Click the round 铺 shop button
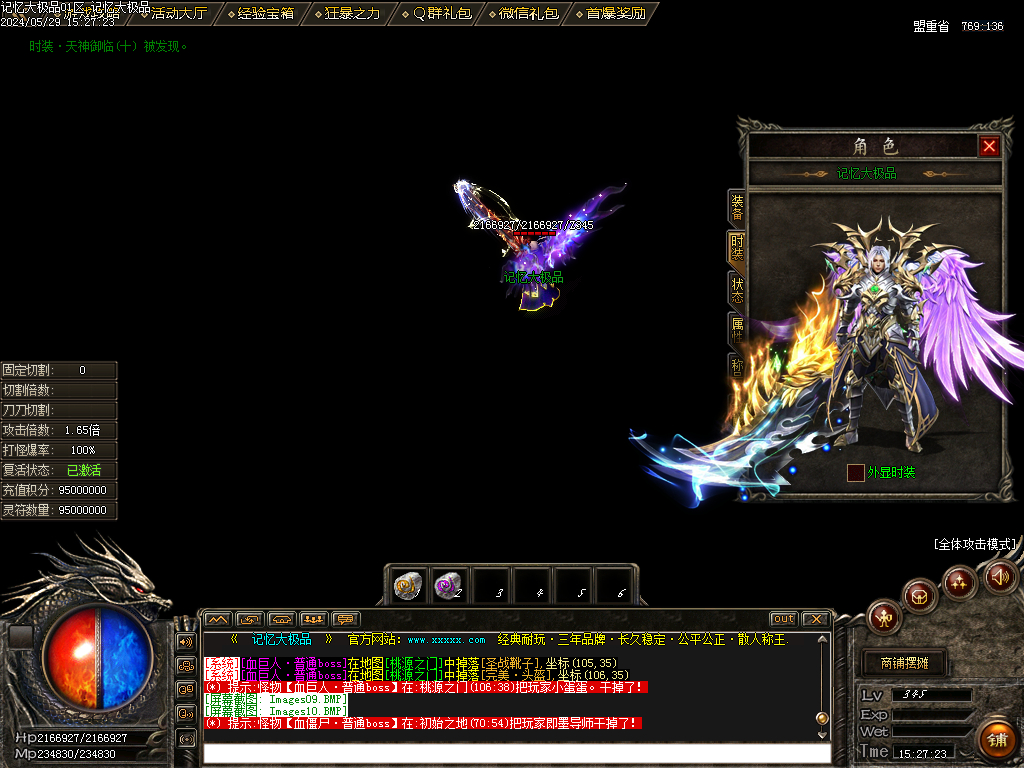This screenshot has height=768, width=1024. coord(996,738)
